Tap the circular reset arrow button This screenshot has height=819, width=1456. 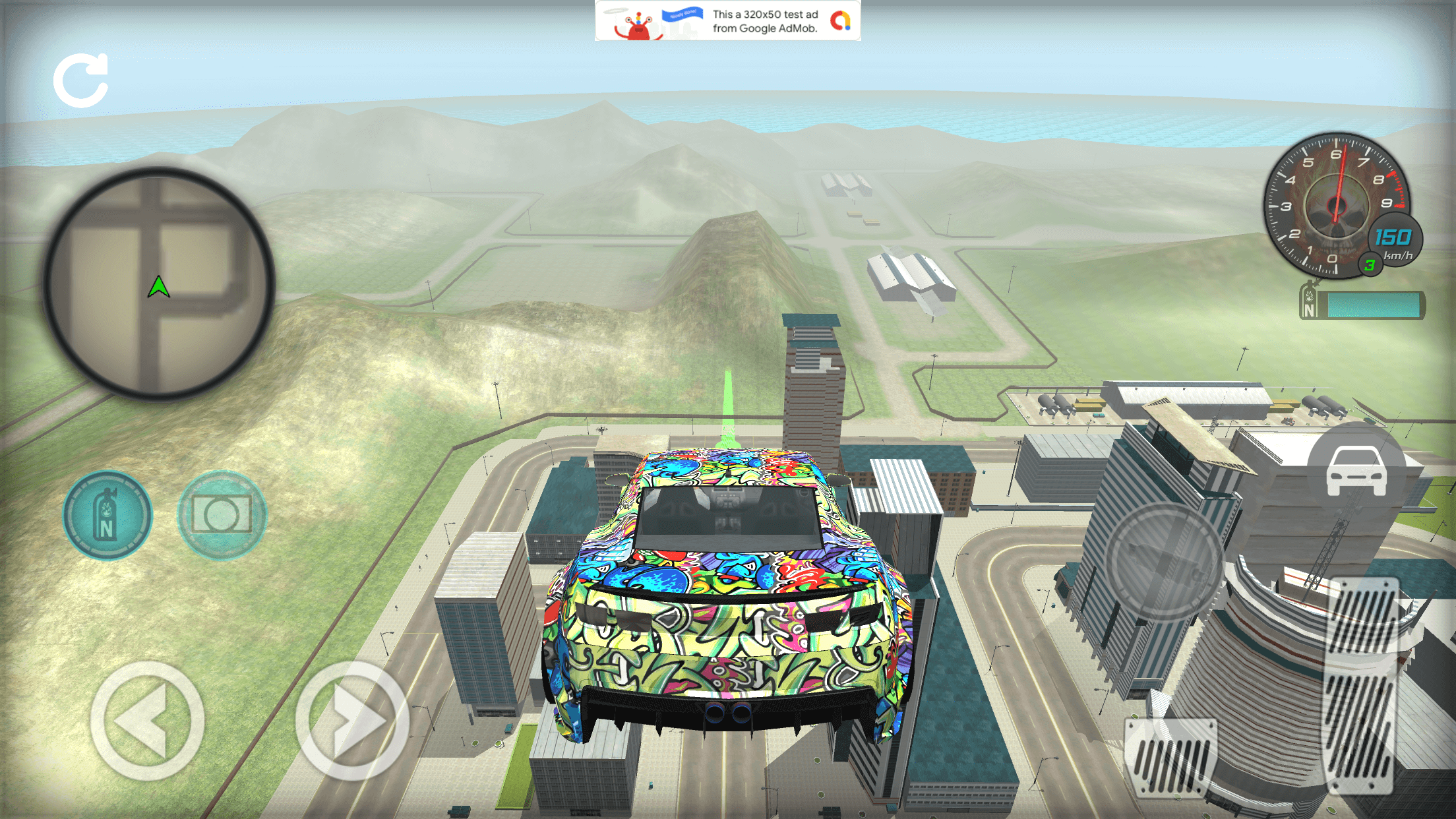point(81,80)
